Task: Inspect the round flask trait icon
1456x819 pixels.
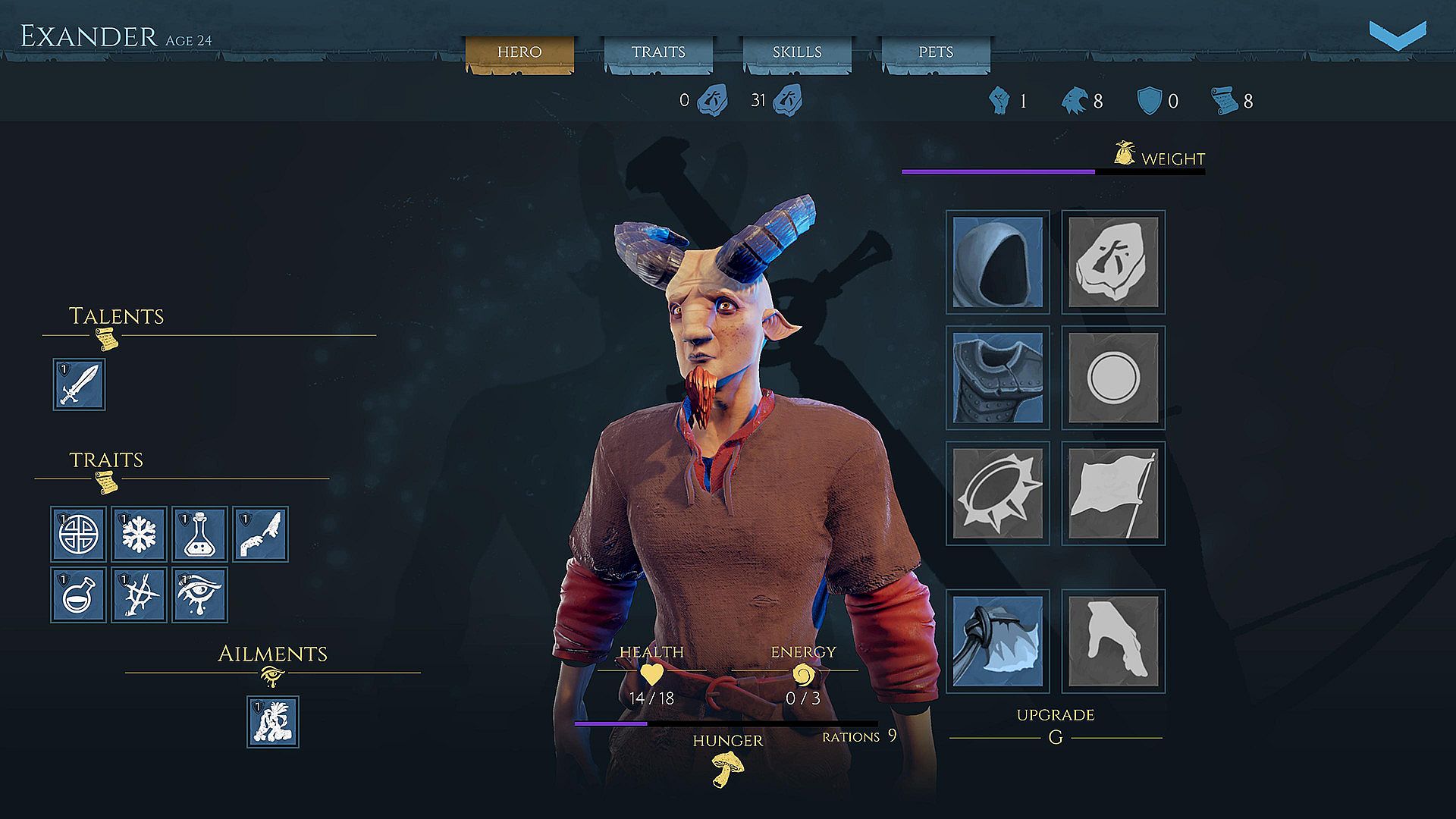Action: coord(78,595)
